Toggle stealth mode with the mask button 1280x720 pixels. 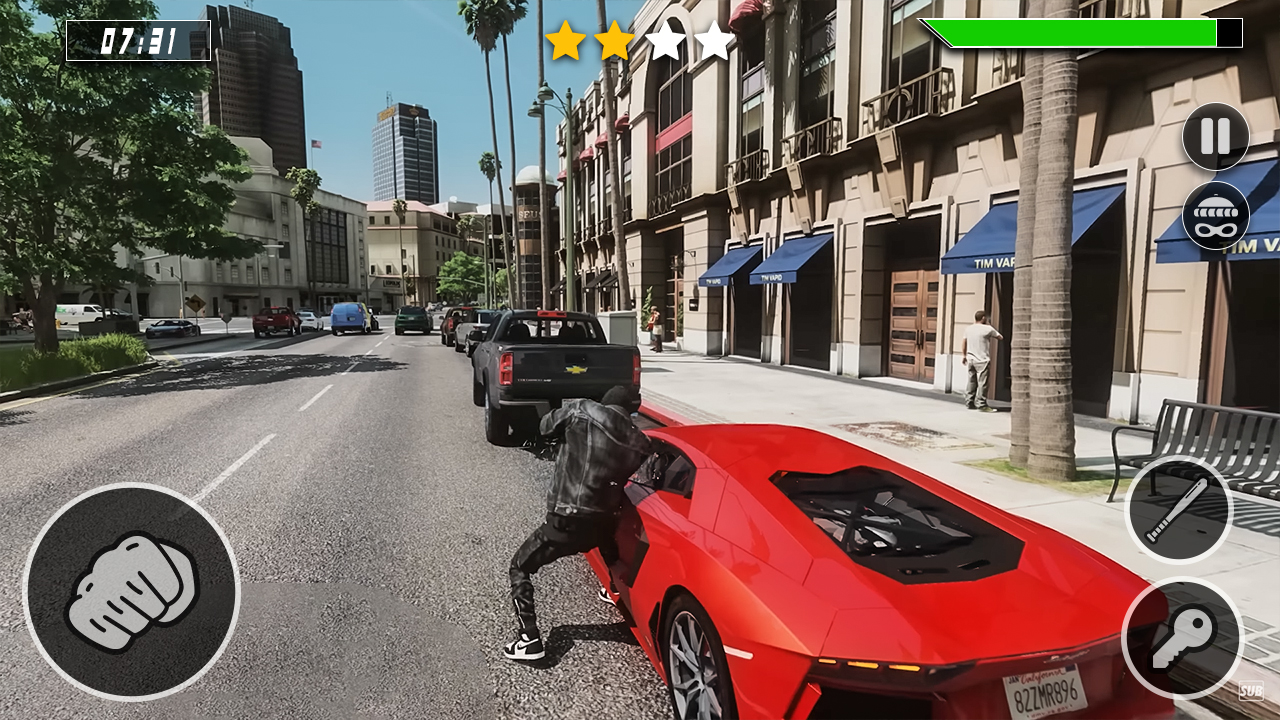click(1213, 215)
